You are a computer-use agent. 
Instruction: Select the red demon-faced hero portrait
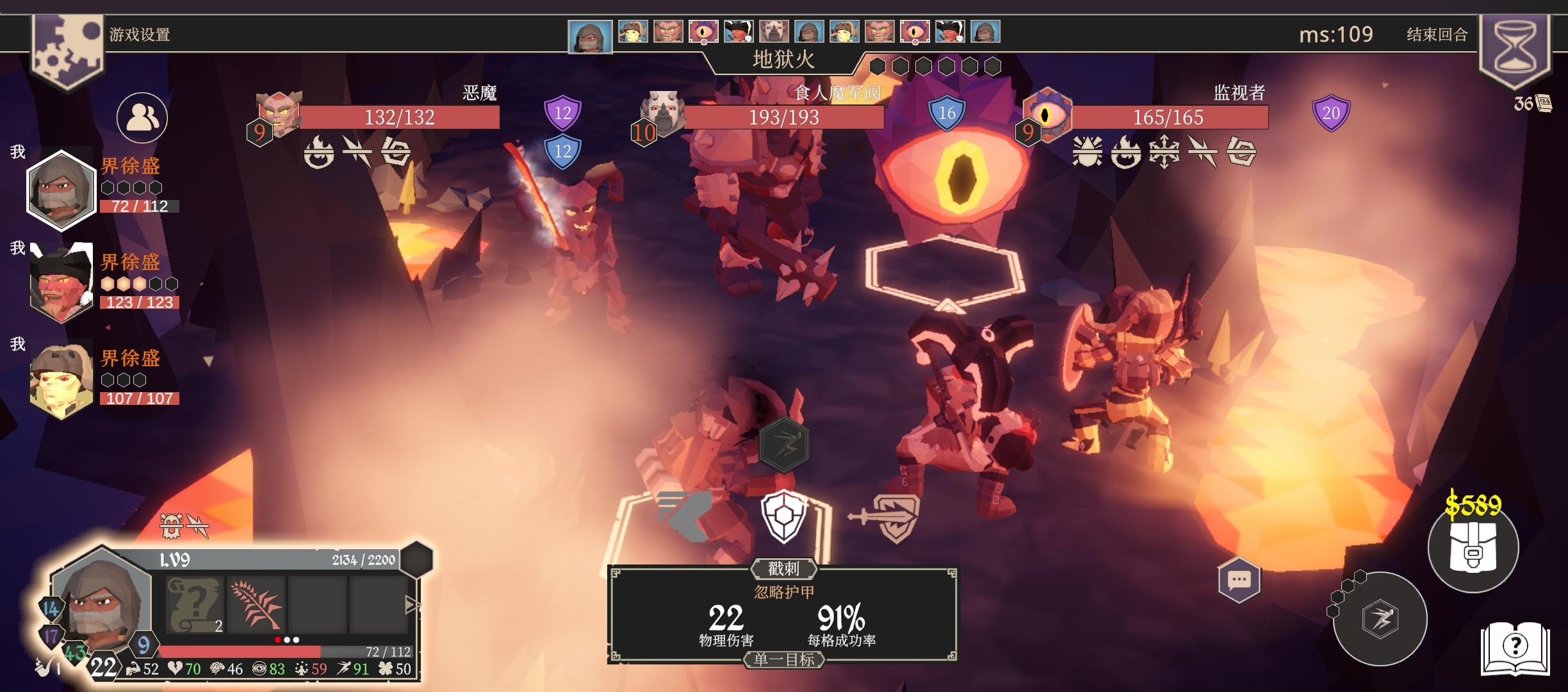point(61,282)
